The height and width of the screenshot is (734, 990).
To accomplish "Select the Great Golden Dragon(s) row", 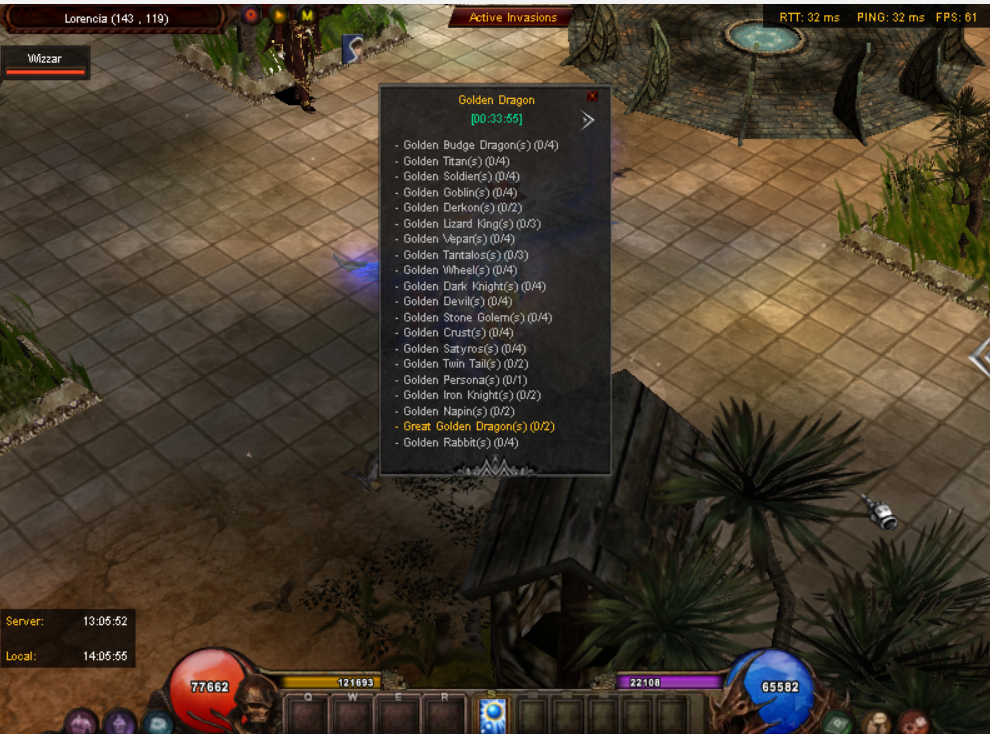I will click(479, 427).
